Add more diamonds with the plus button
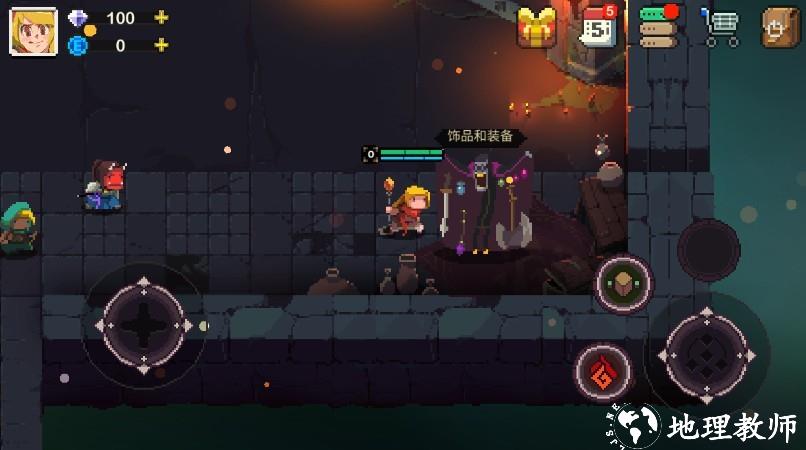The height and width of the screenshot is (450, 806). click(x=161, y=18)
